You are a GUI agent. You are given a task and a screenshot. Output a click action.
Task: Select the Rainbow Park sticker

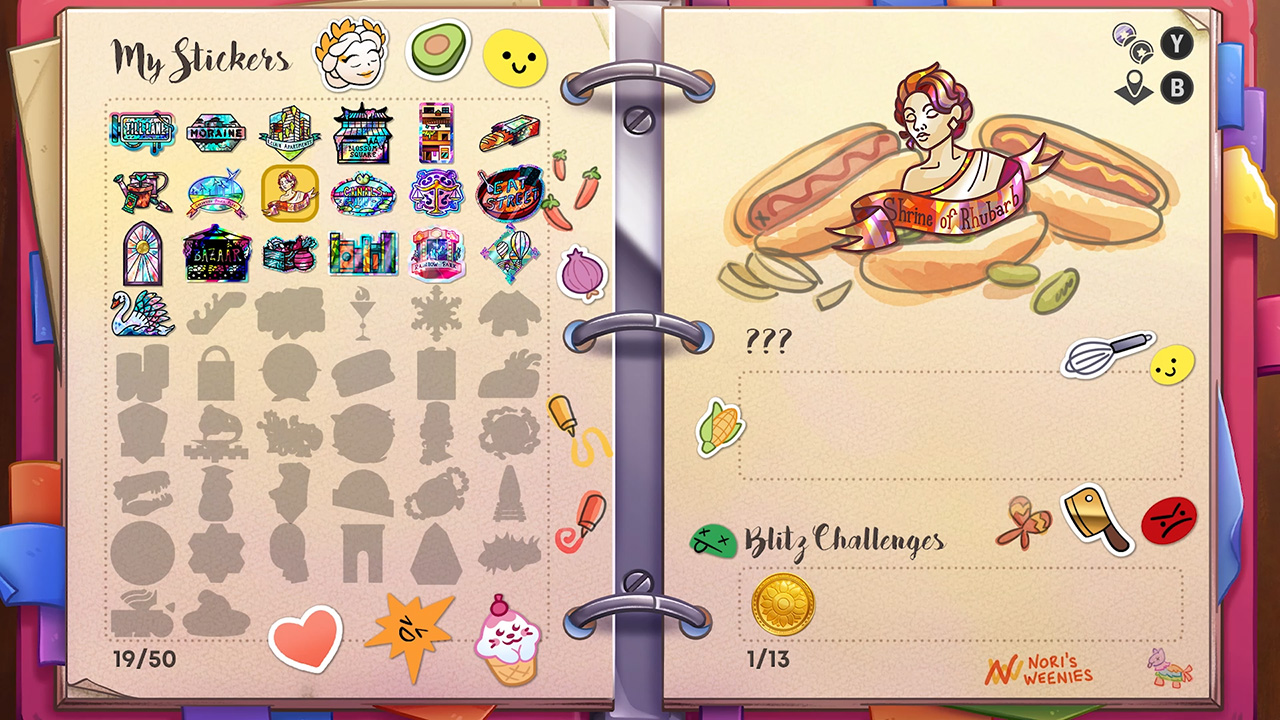[437, 253]
